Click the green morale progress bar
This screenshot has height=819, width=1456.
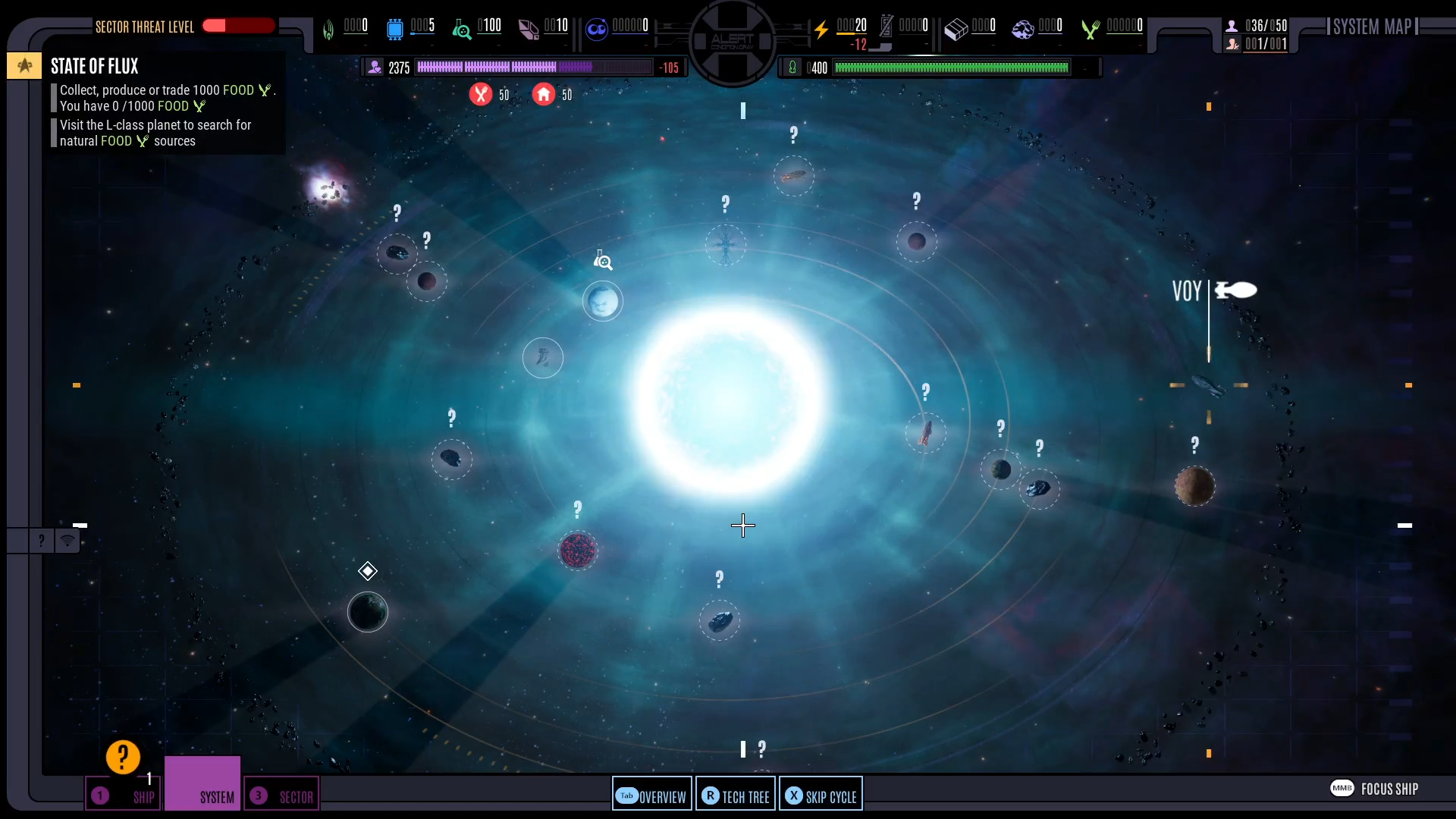pyautogui.click(x=952, y=67)
